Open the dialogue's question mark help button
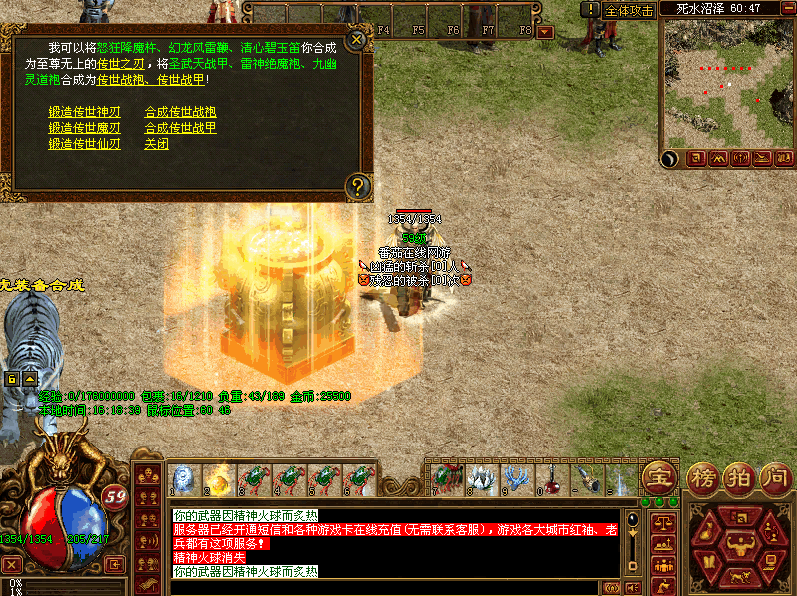The height and width of the screenshot is (596, 797). coord(358,185)
